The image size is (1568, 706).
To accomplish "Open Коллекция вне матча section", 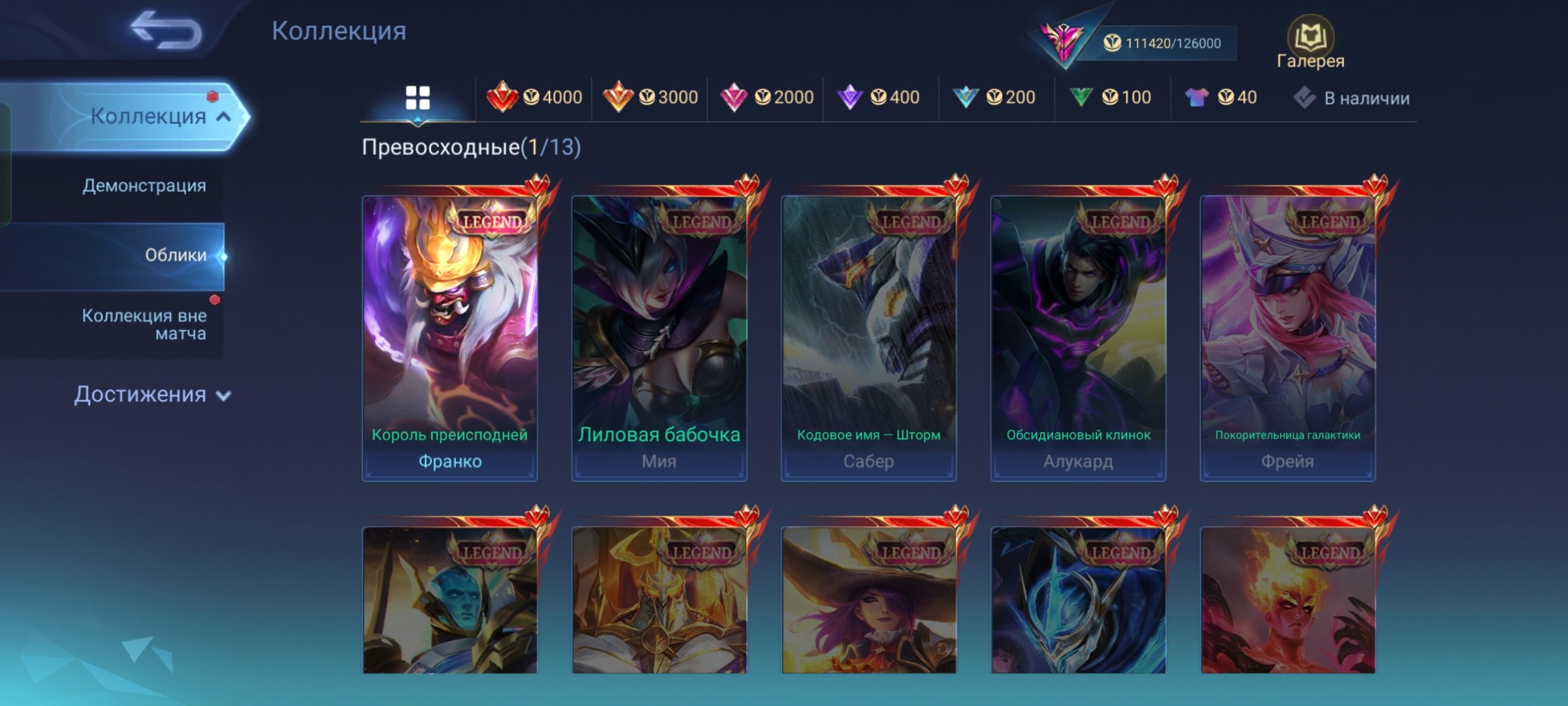I will click(144, 325).
